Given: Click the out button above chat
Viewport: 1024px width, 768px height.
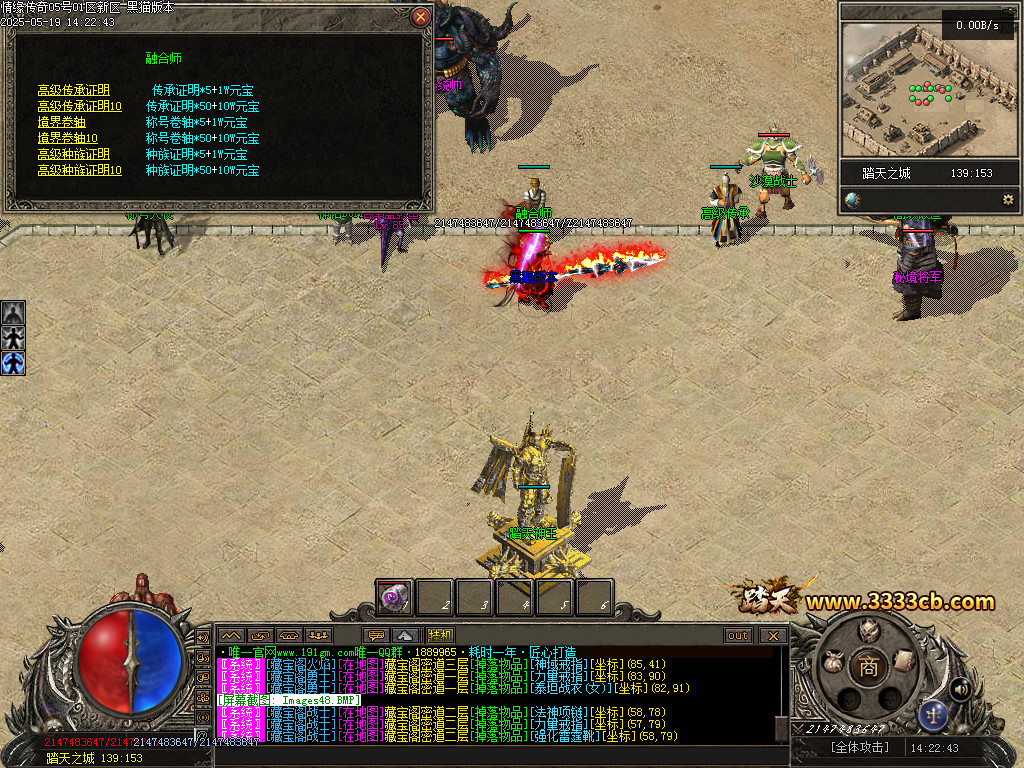Looking at the screenshot, I should coord(738,635).
